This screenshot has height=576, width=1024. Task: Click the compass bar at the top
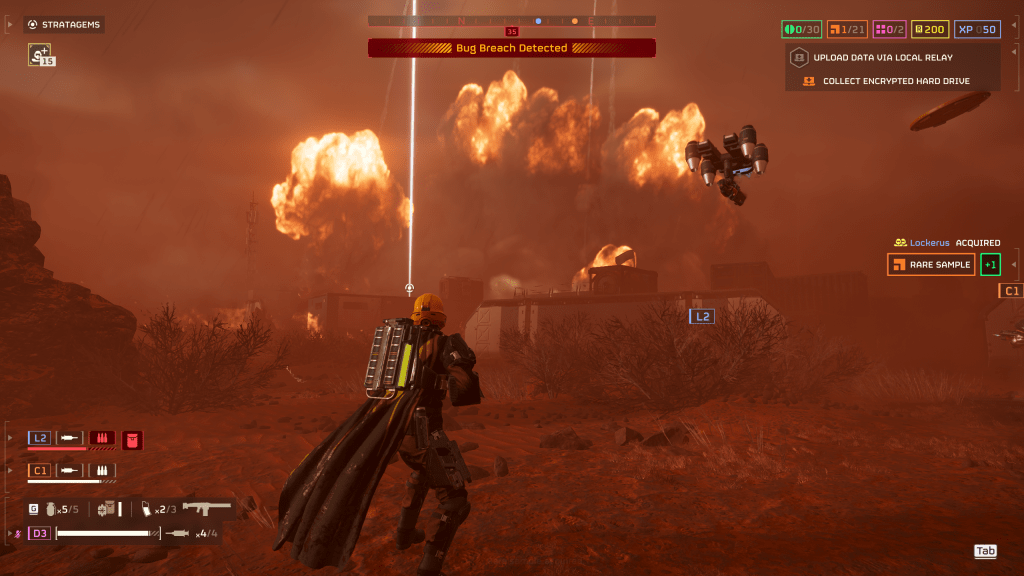coord(512,20)
